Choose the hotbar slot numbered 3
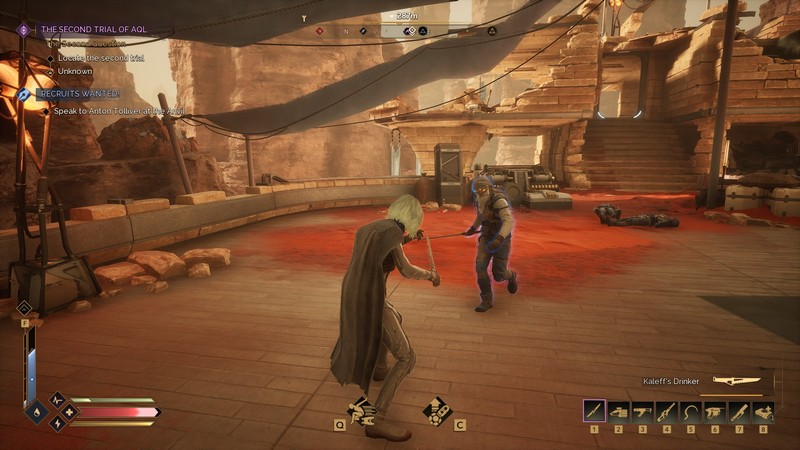 [x=642, y=411]
